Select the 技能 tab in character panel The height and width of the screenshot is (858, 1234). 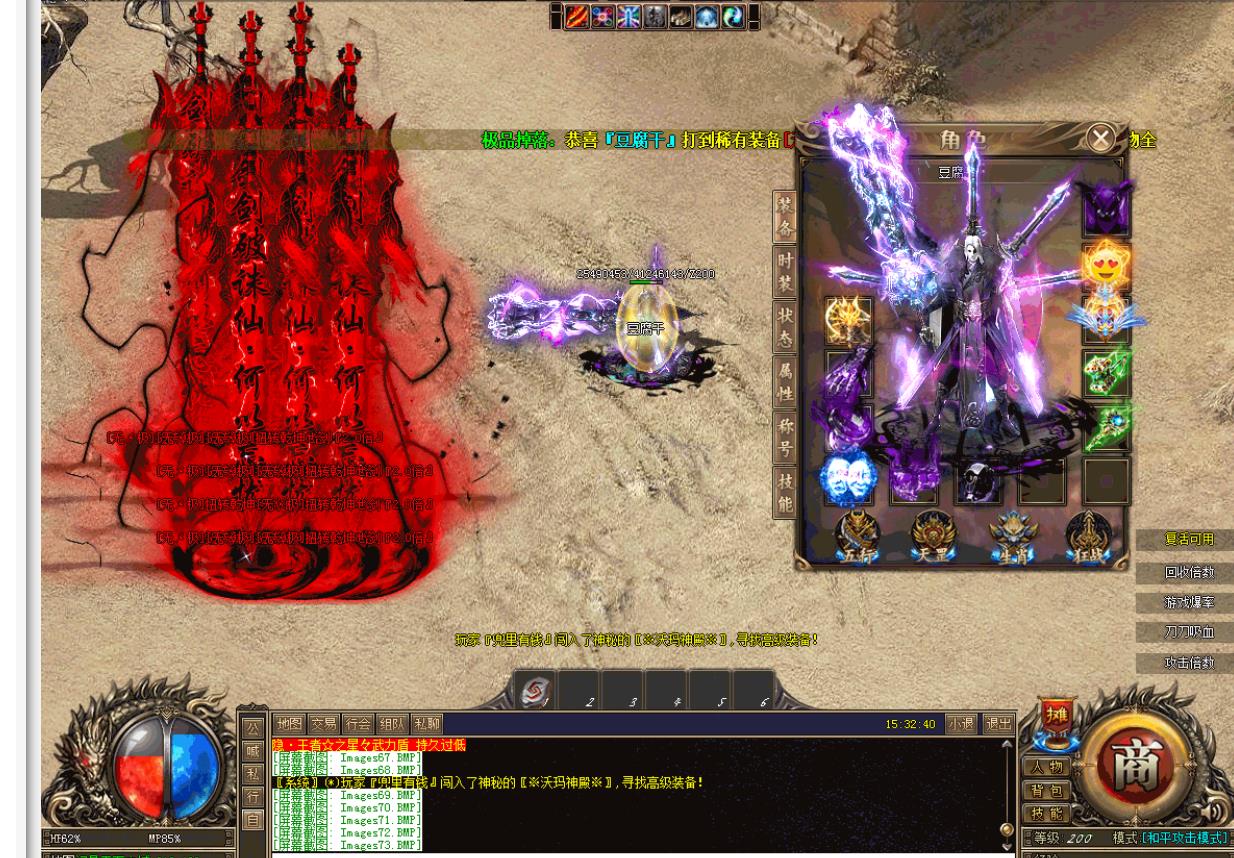[785, 493]
